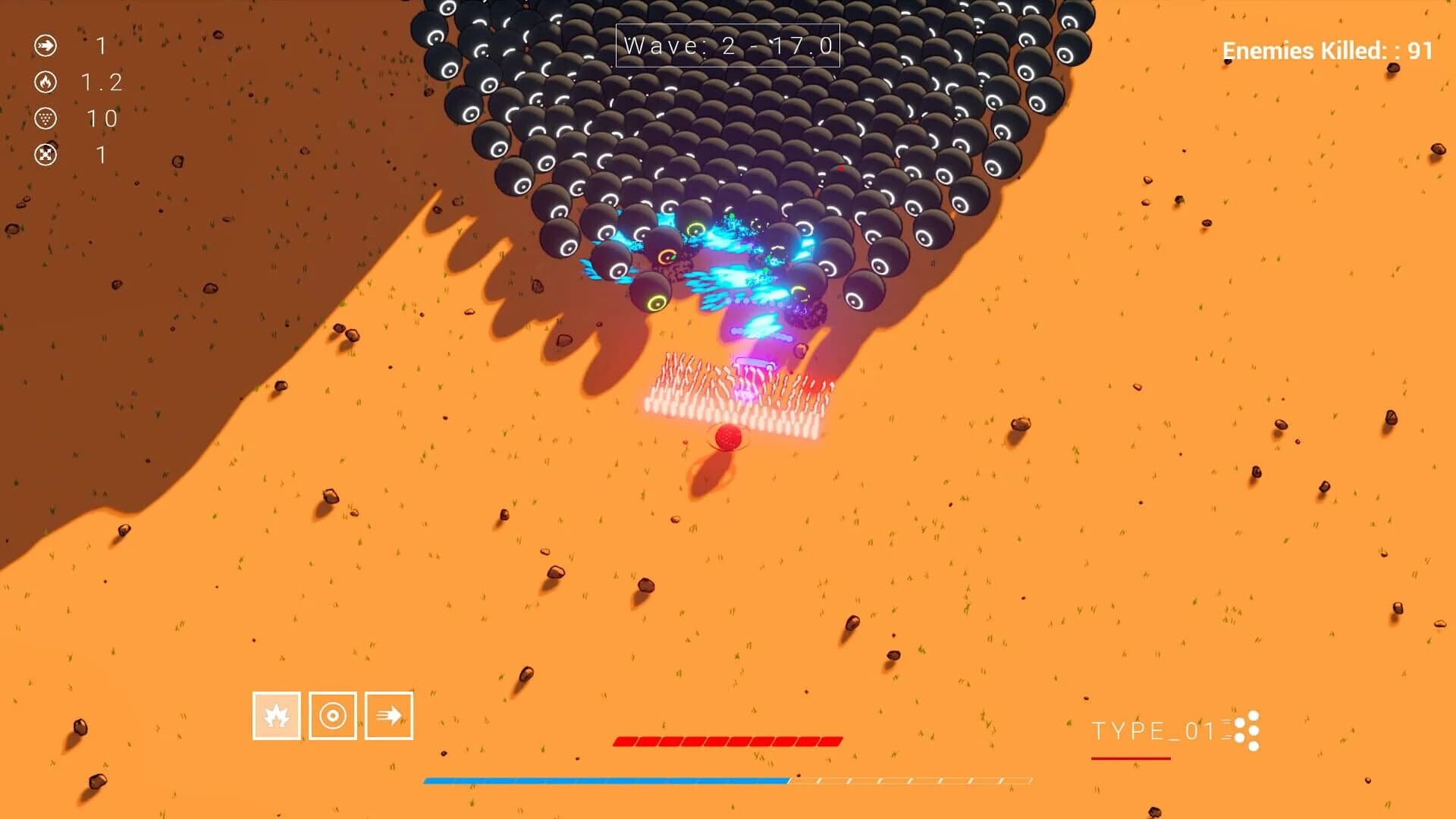Click the speed arrow stat icon
Image resolution: width=1456 pixels, height=819 pixels.
coord(47,45)
